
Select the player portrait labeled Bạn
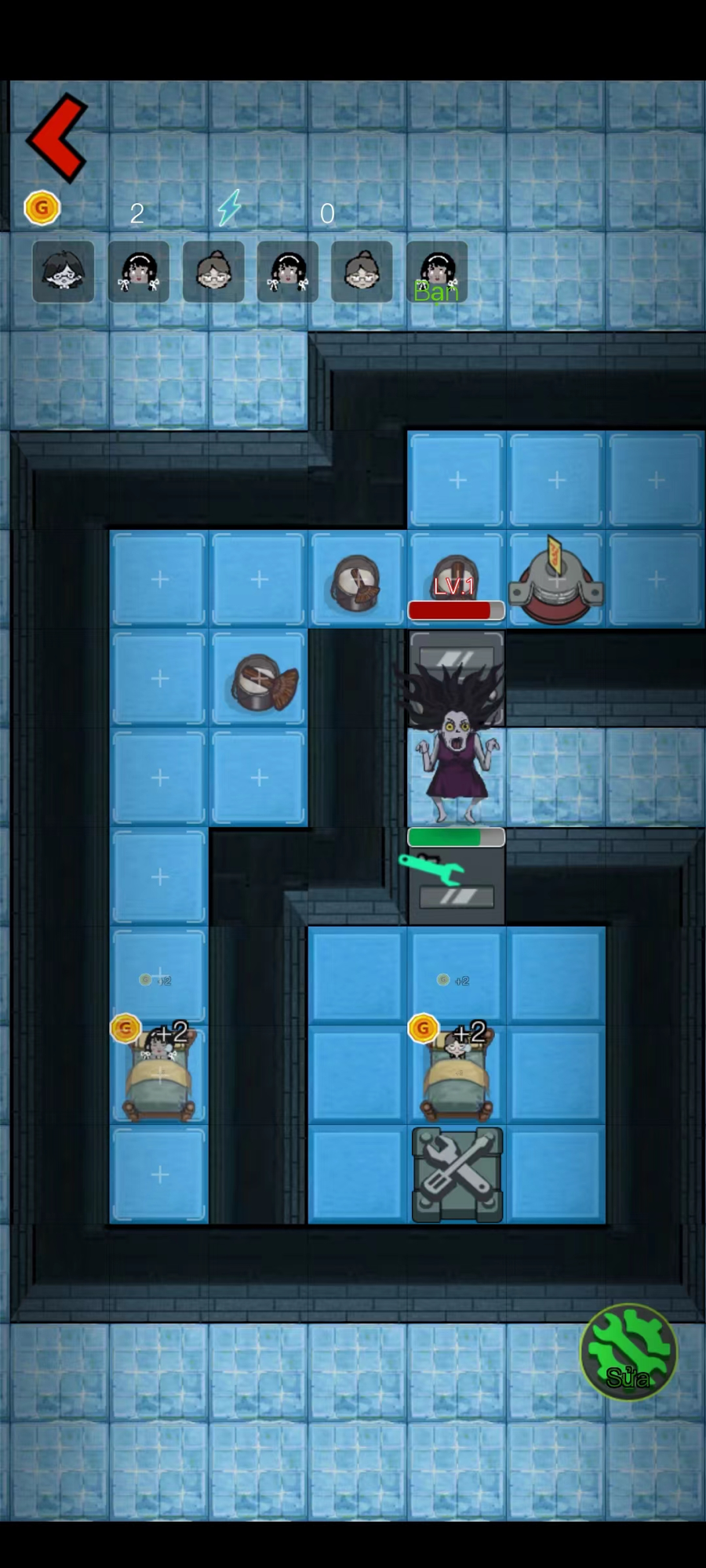(437, 273)
